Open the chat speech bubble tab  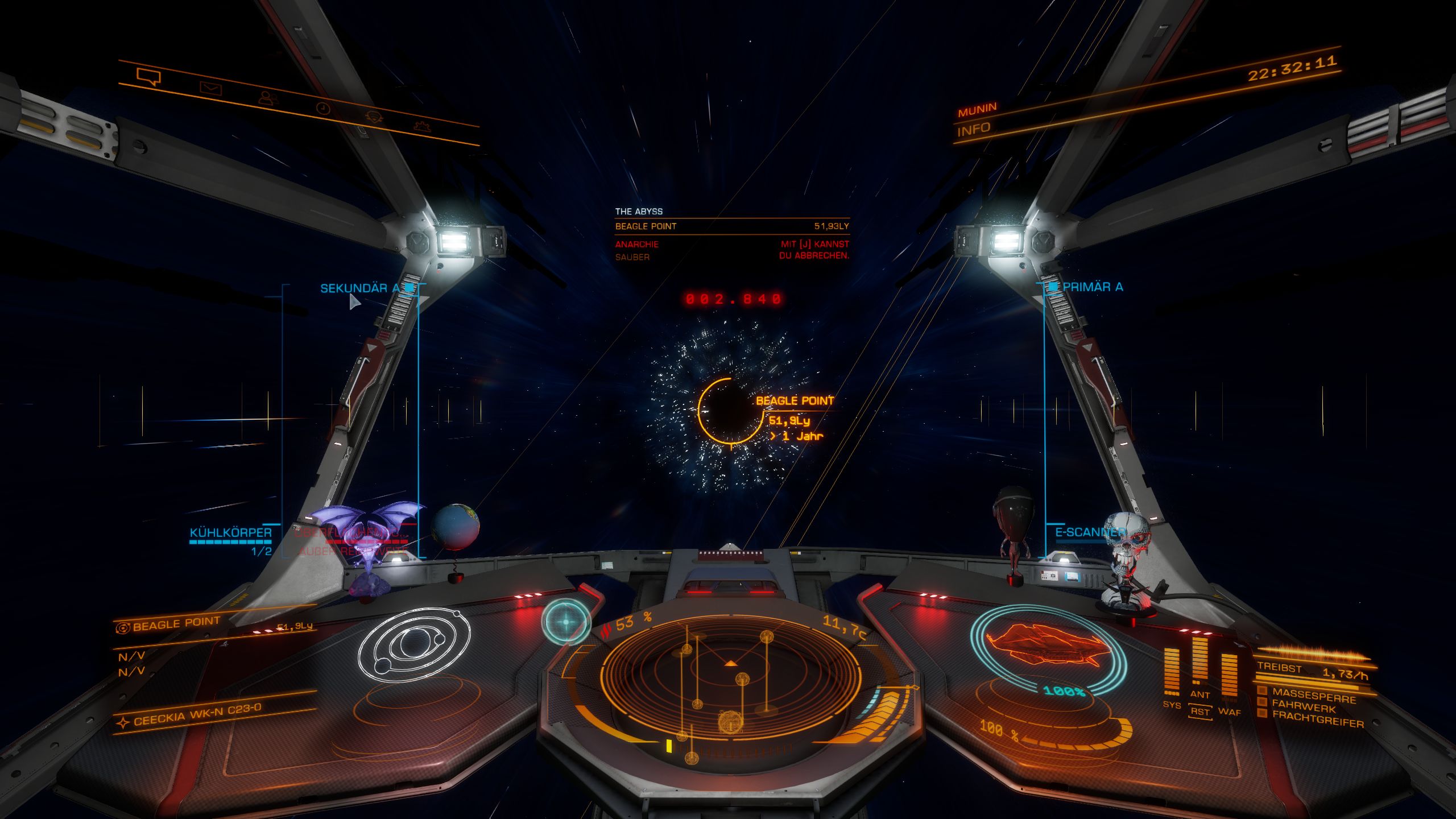pos(148,76)
